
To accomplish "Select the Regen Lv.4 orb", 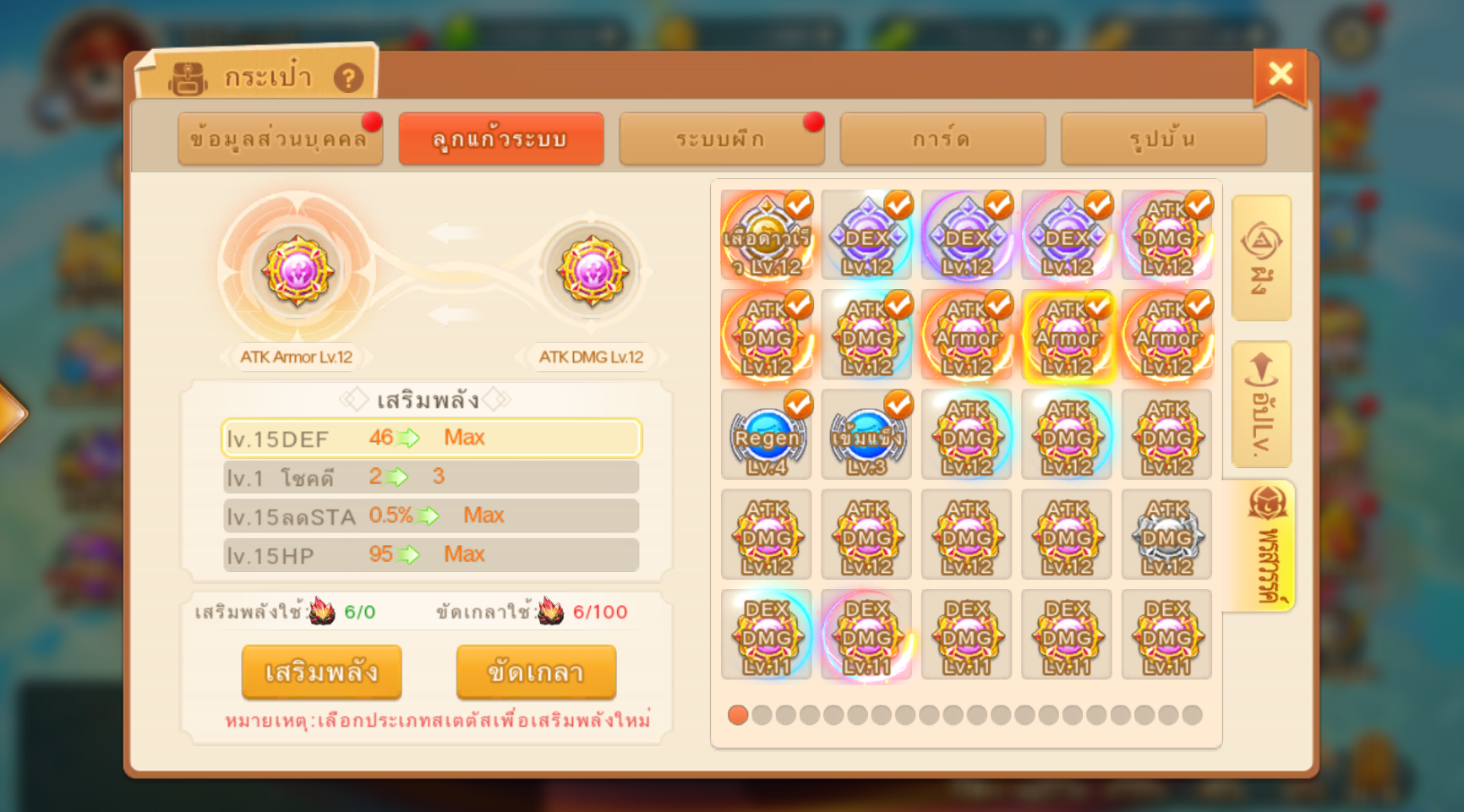I will coord(767,435).
